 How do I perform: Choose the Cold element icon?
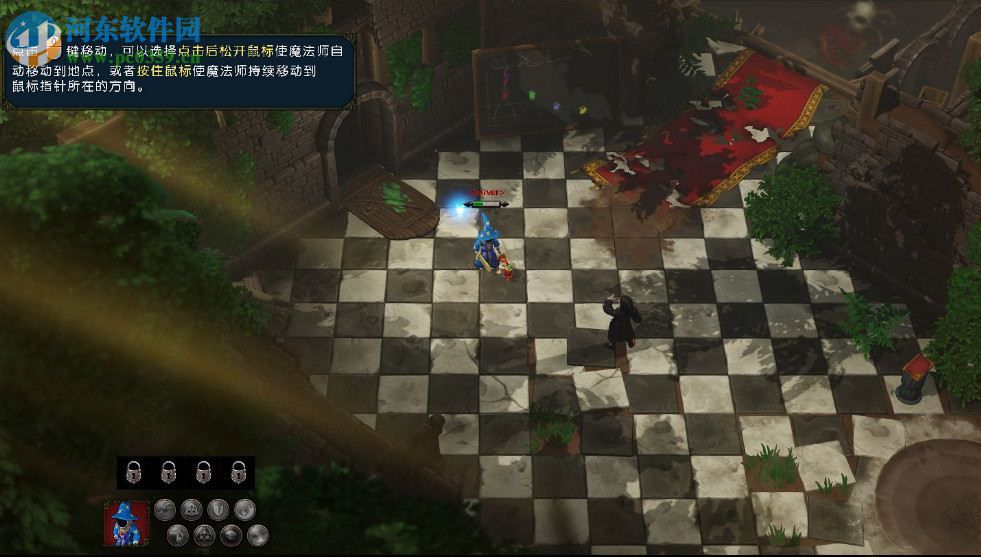(x=245, y=510)
